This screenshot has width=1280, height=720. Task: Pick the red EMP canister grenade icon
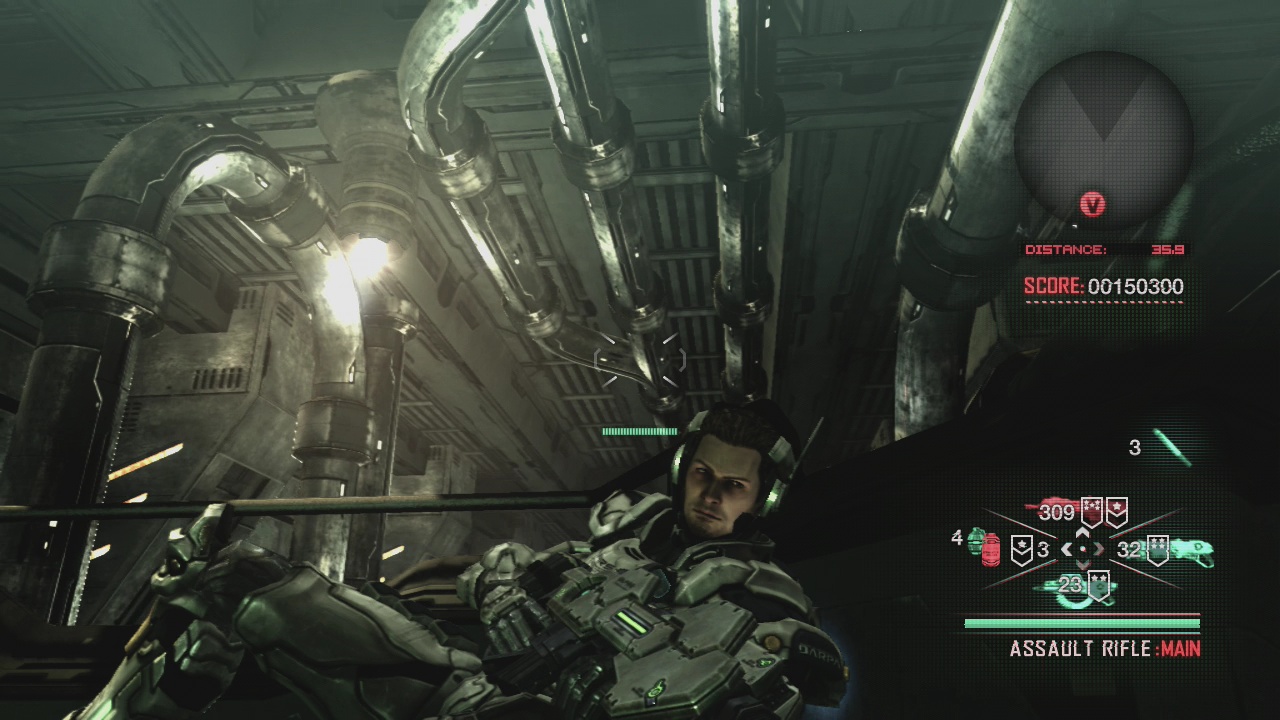coord(992,550)
